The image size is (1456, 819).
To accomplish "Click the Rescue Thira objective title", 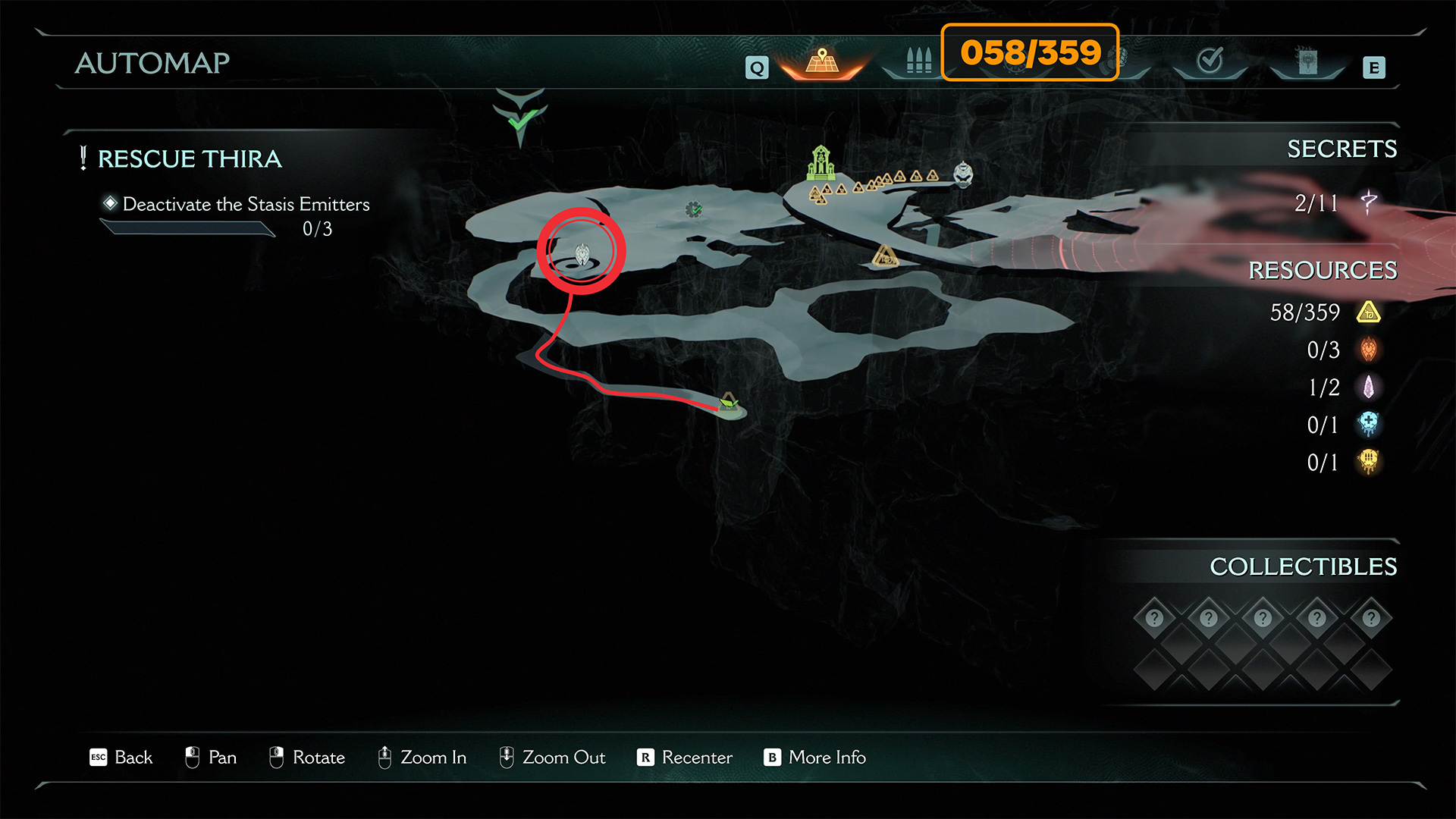I will pos(190,158).
